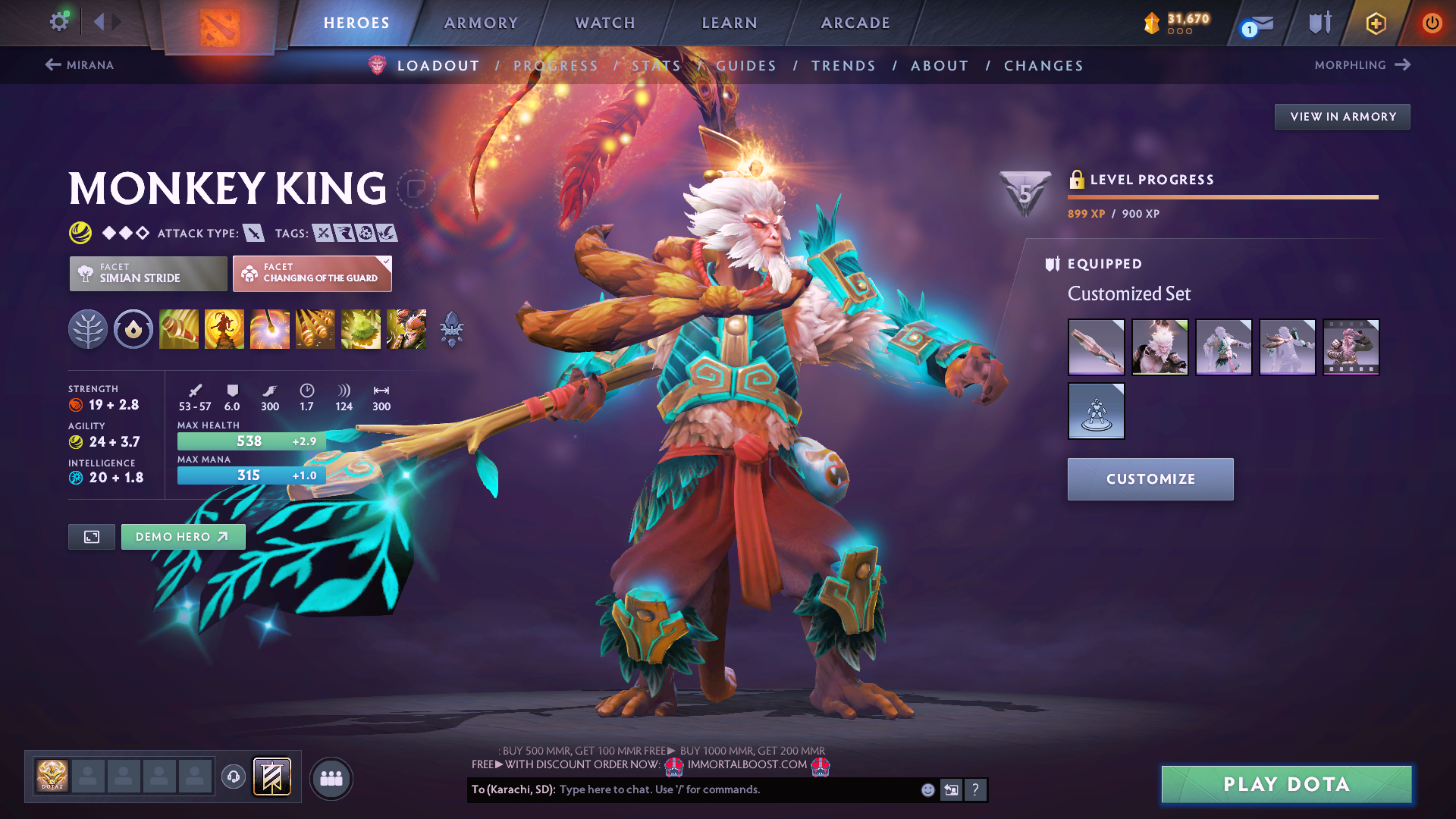Open the hero Changes section
The height and width of the screenshot is (819, 1456).
pos(1043,66)
